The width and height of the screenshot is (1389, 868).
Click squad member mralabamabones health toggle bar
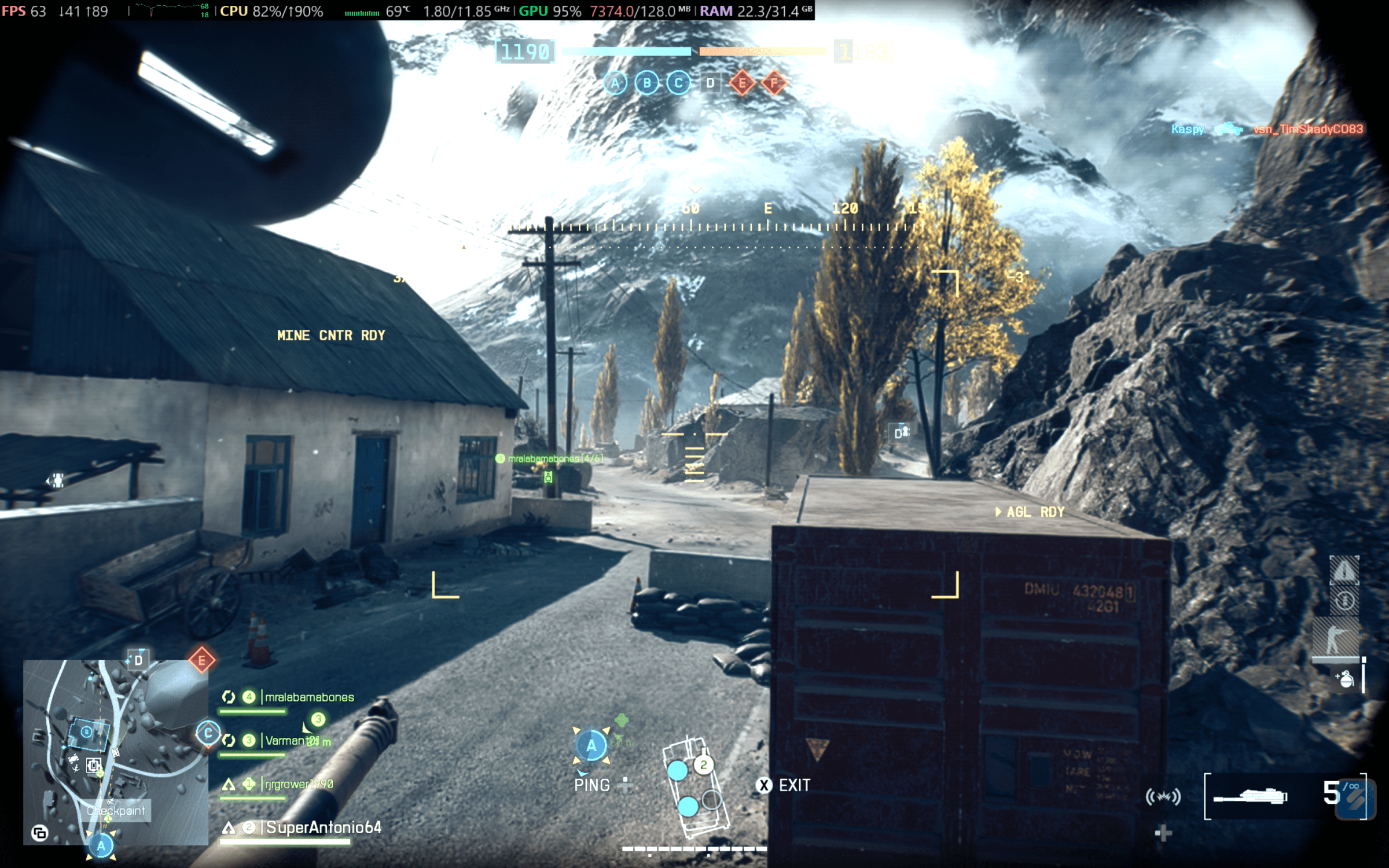(253, 711)
